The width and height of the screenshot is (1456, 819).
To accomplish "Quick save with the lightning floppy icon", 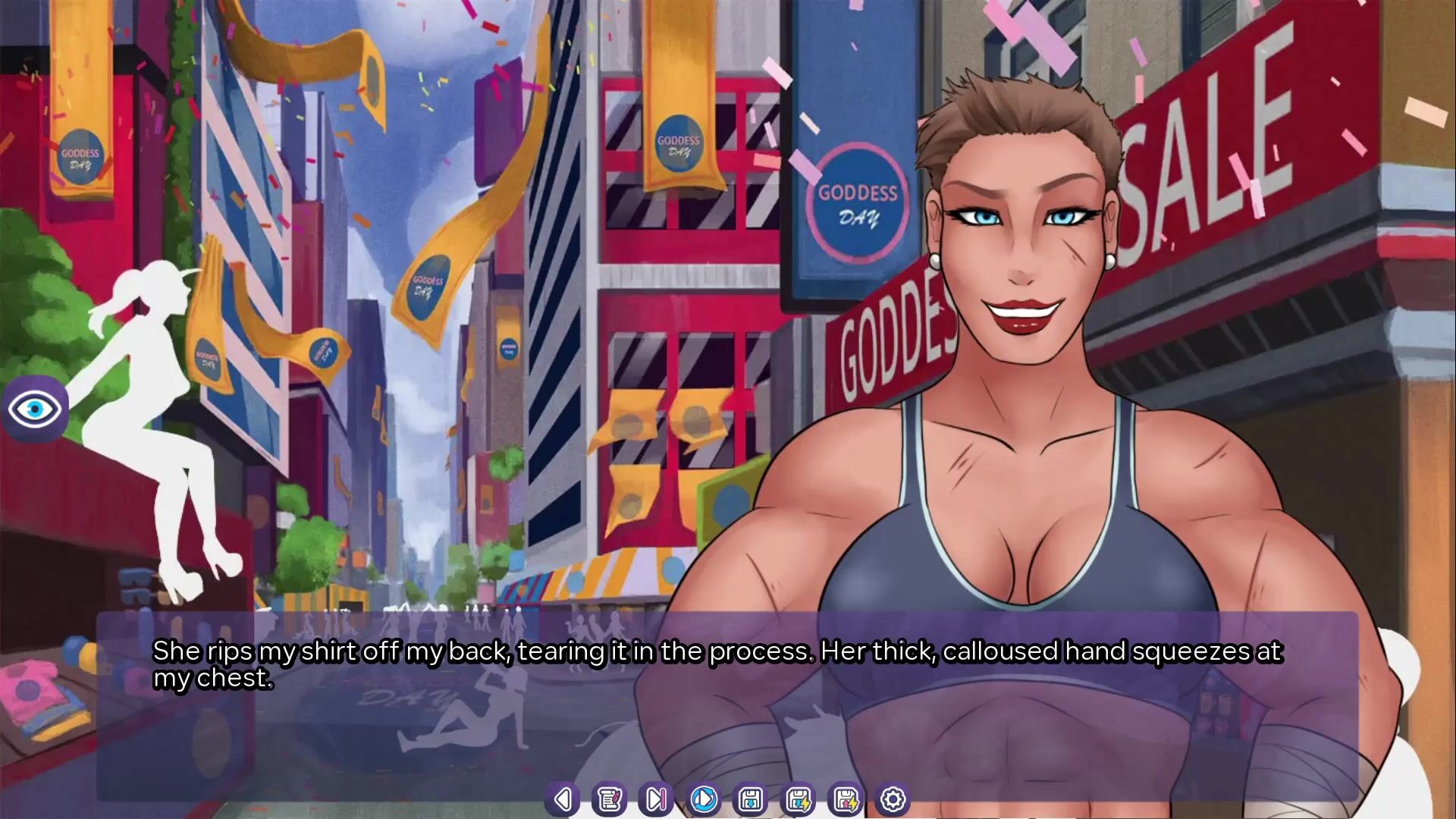I will coord(799,799).
